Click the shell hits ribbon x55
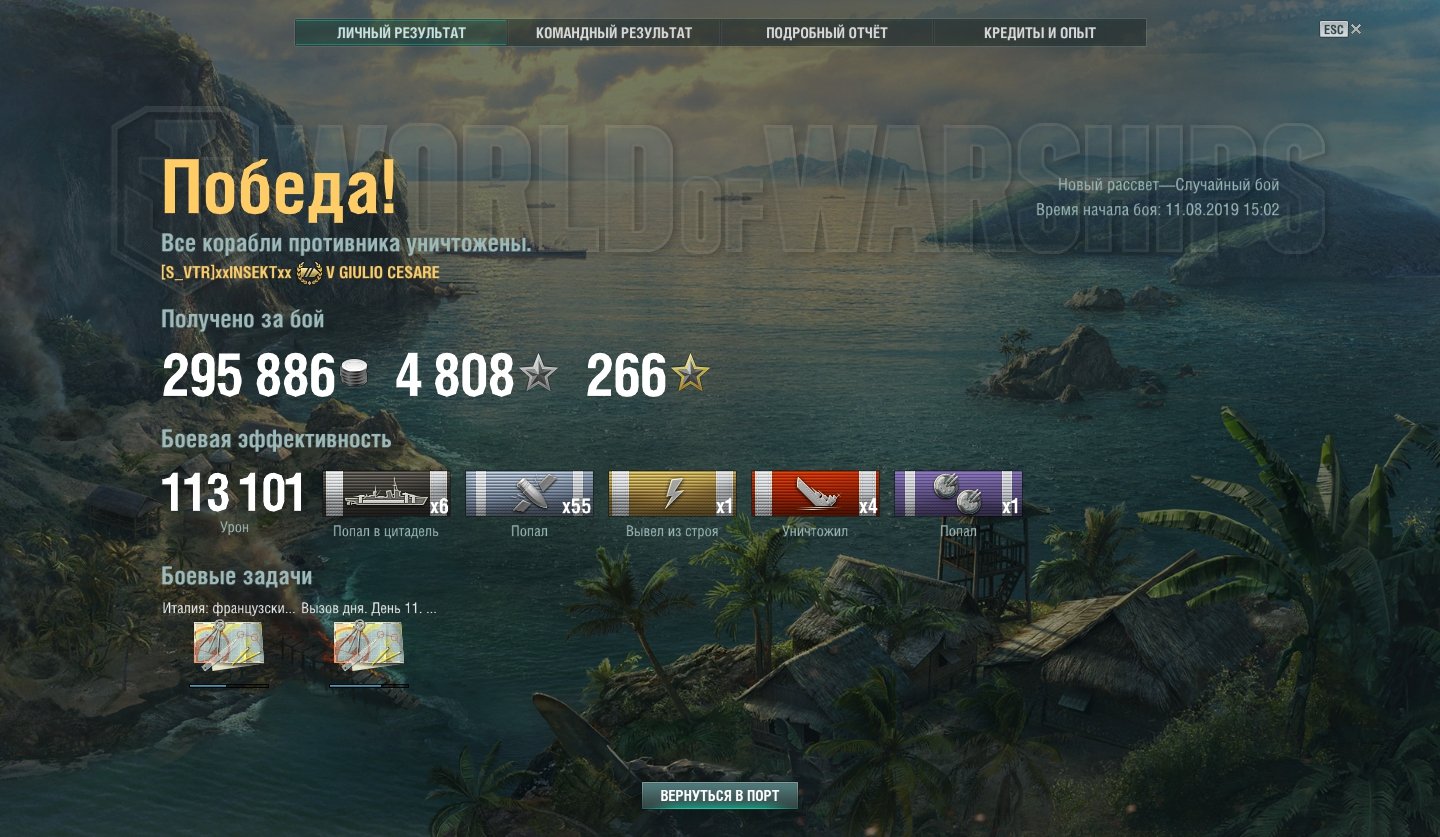Viewport: 1440px width, 837px height. click(529, 493)
